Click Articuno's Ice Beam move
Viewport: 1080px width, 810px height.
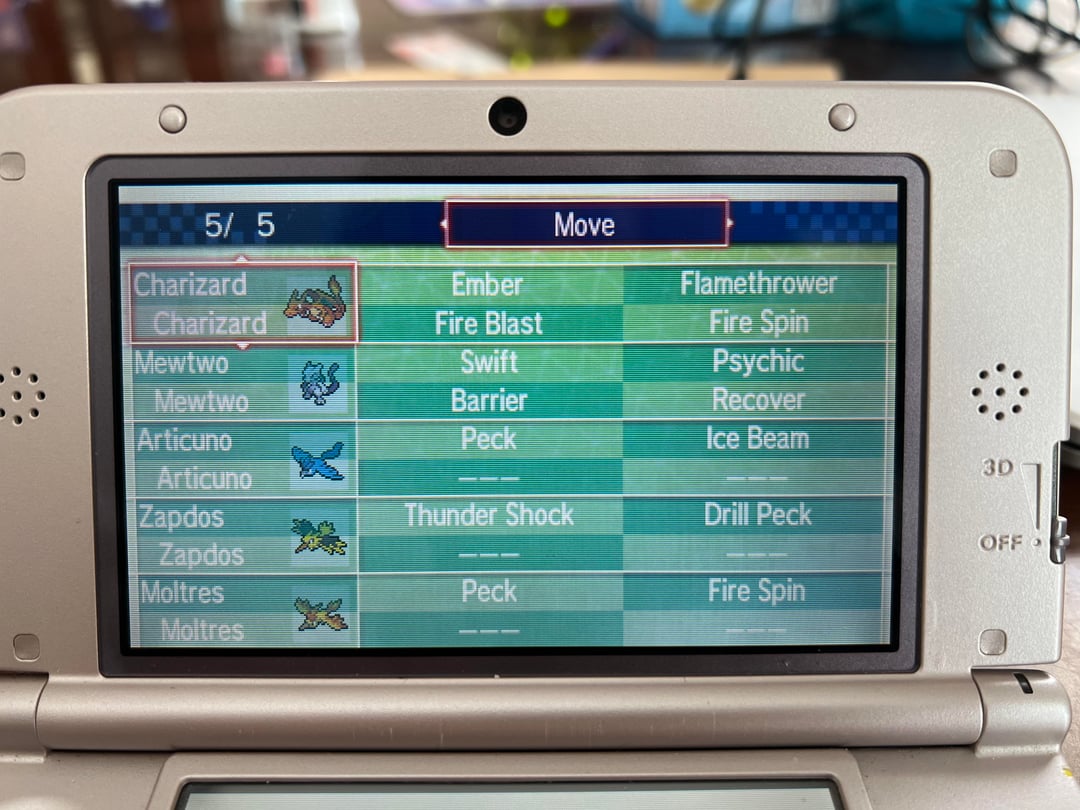pos(758,439)
